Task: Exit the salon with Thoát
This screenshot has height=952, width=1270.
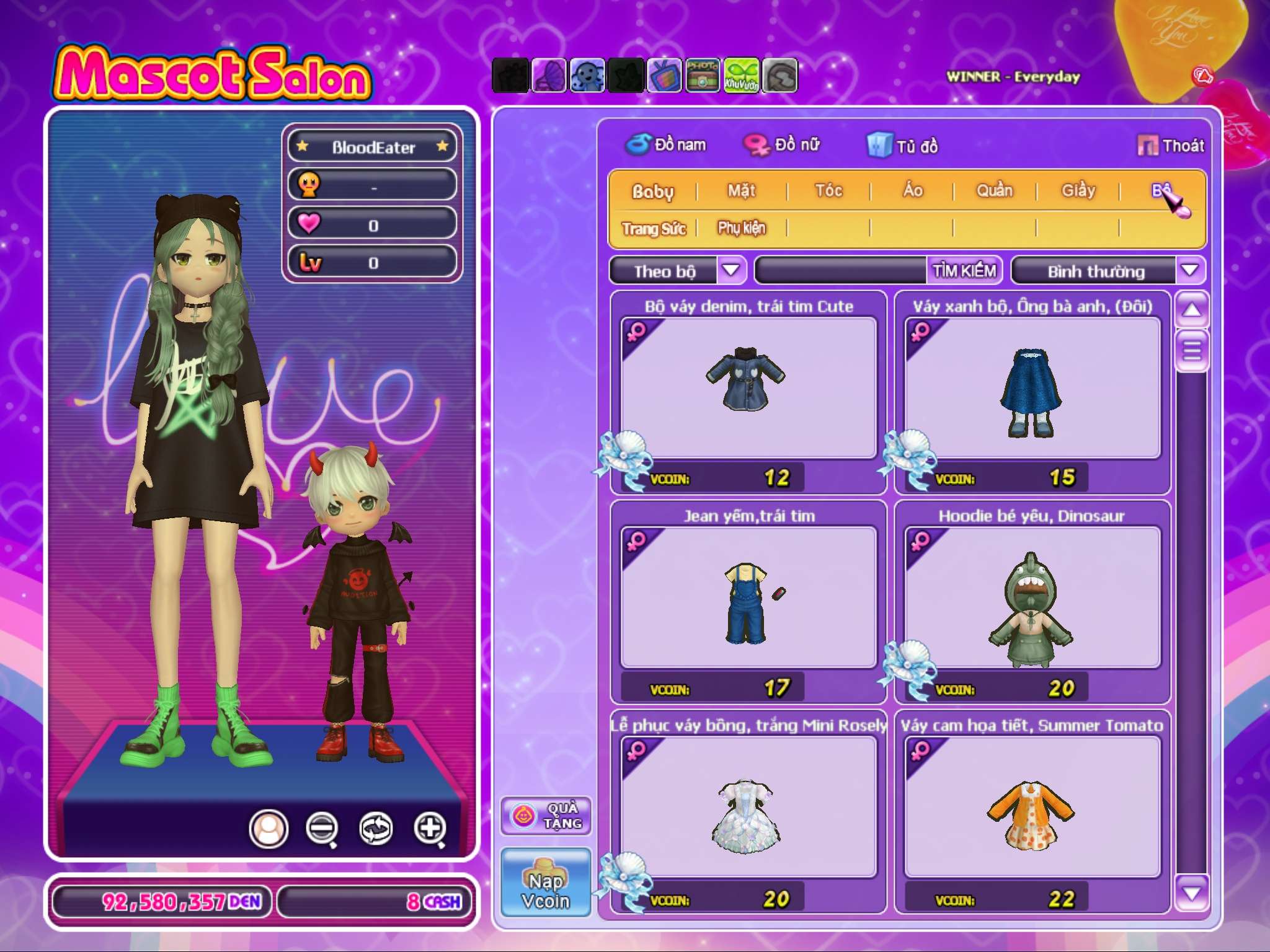Action: (x=1171, y=146)
